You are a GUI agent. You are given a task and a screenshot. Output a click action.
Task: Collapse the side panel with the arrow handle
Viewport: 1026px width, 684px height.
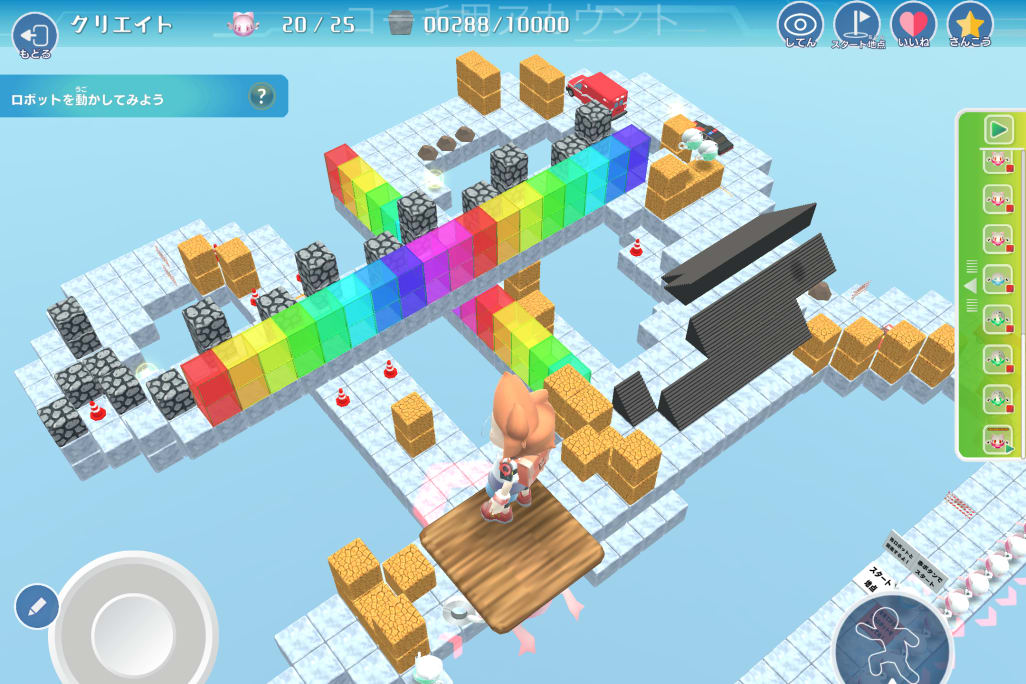click(969, 286)
